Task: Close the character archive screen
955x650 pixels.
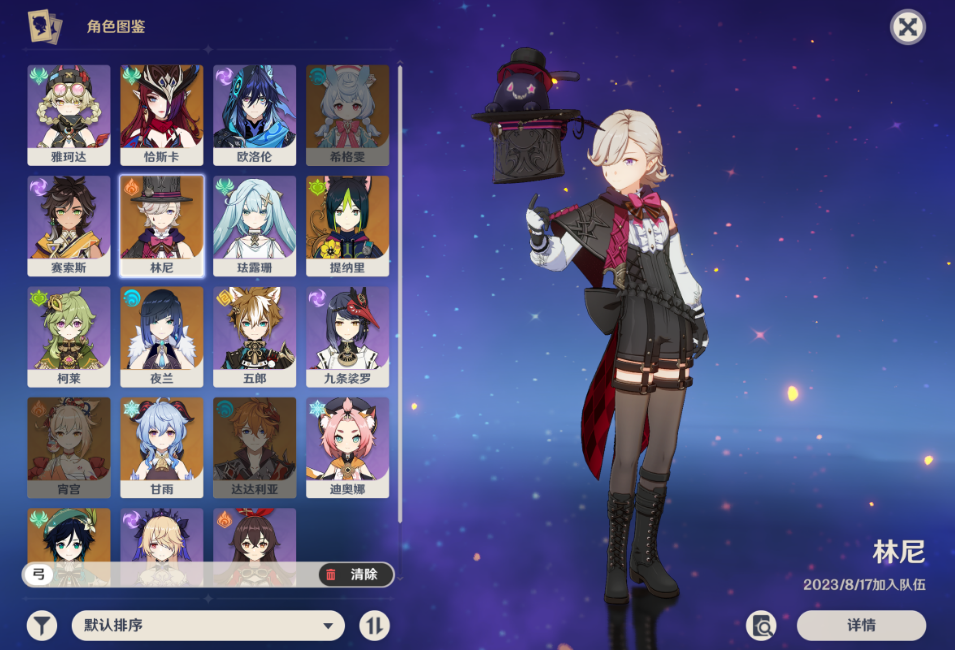Action: pyautogui.click(x=907, y=28)
